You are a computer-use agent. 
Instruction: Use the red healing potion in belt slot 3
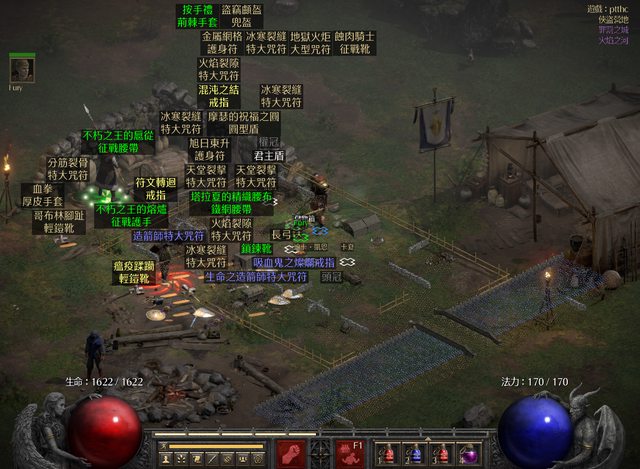(x=441, y=454)
